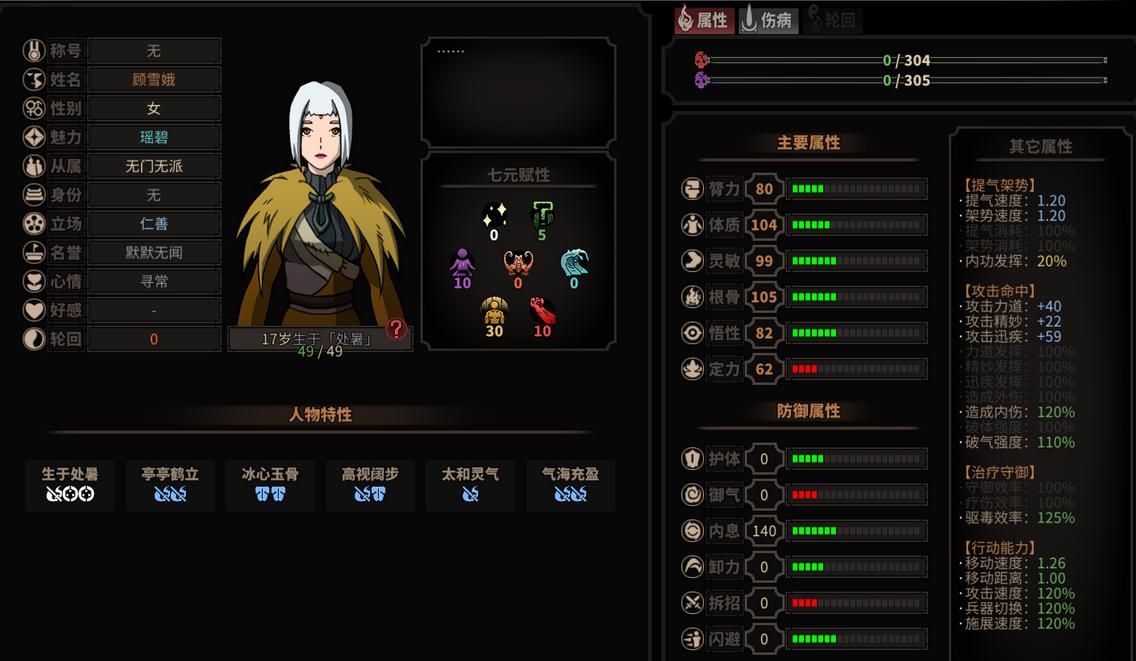Choose the 冰心玉骨 trait
Viewport: 1136px width, 661px height.
(270, 484)
